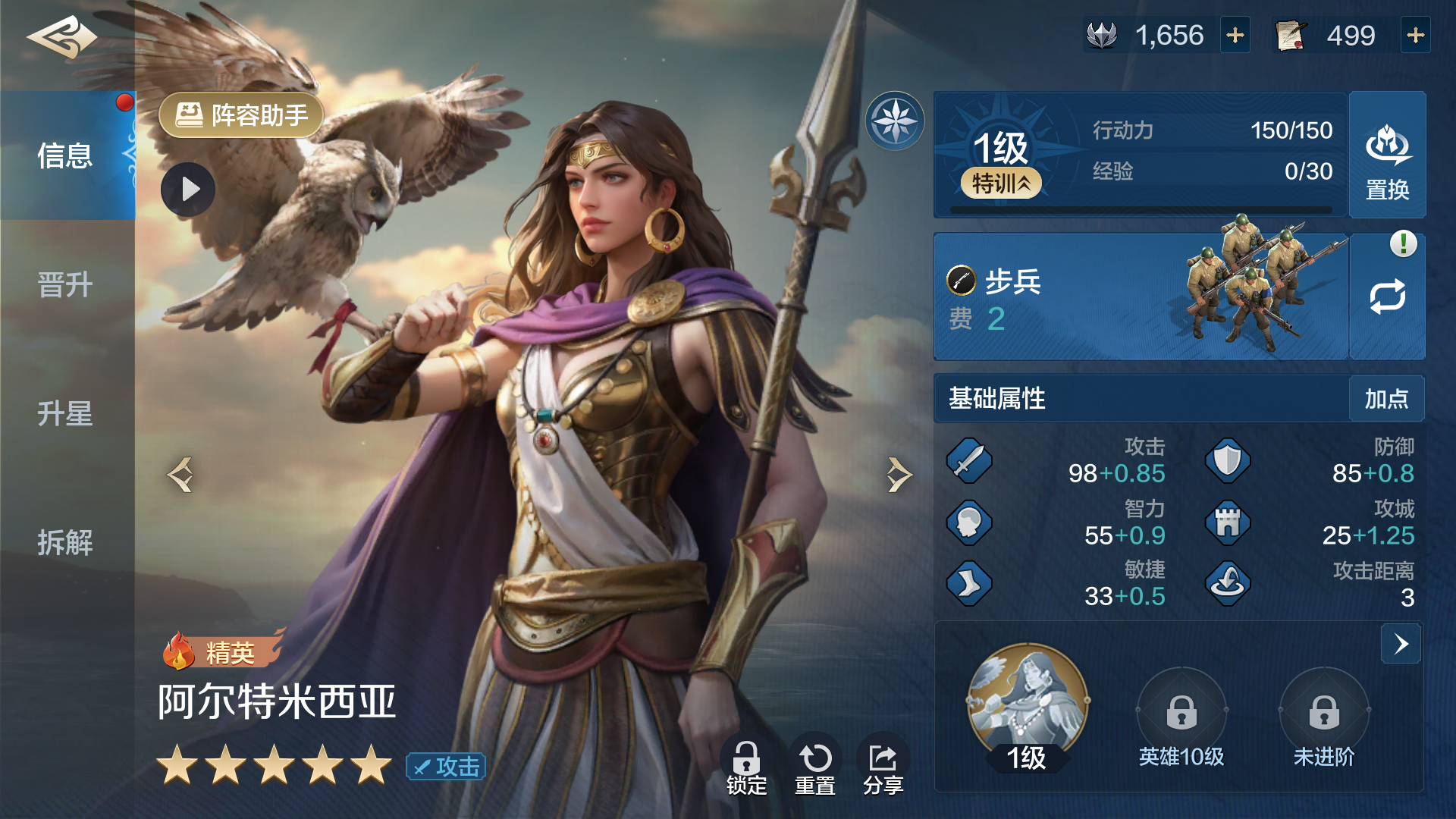Play the hero preview video

coord(188,190)
